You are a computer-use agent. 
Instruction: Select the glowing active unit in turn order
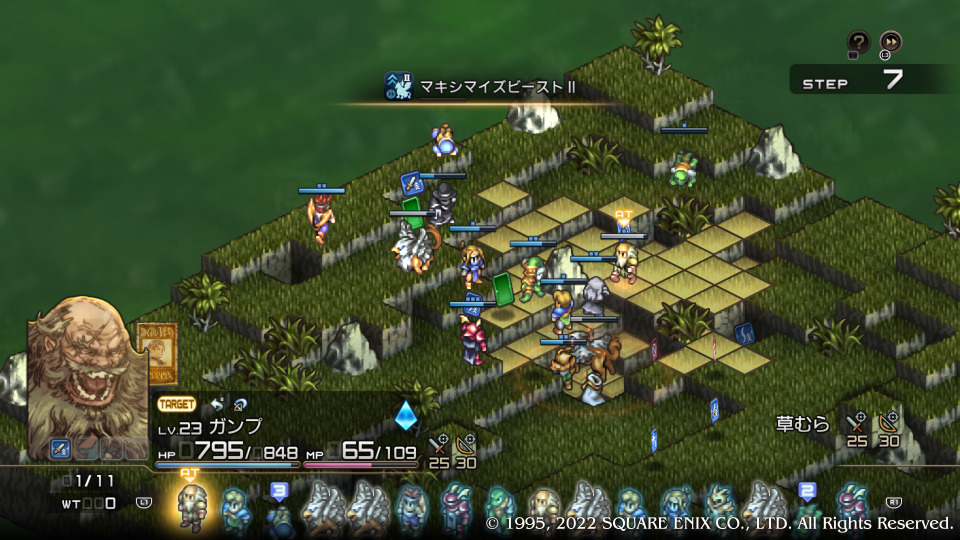pos(190,506)
